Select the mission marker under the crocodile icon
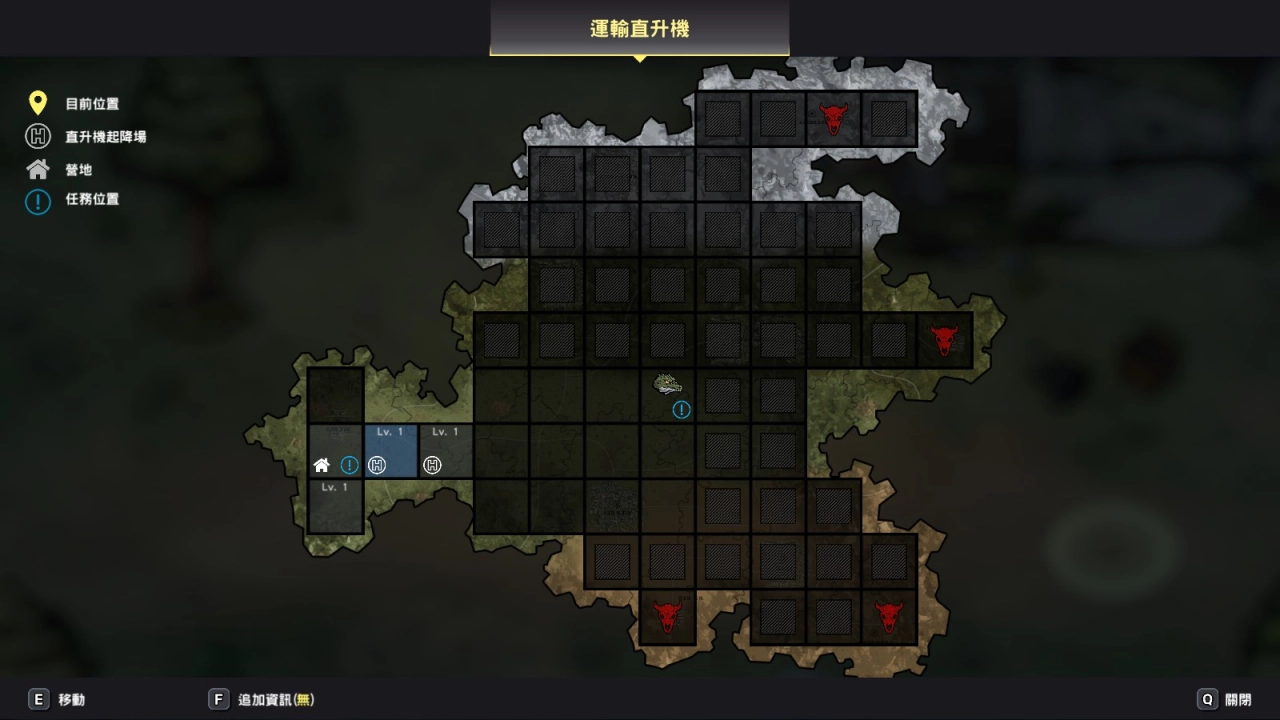 682,409
